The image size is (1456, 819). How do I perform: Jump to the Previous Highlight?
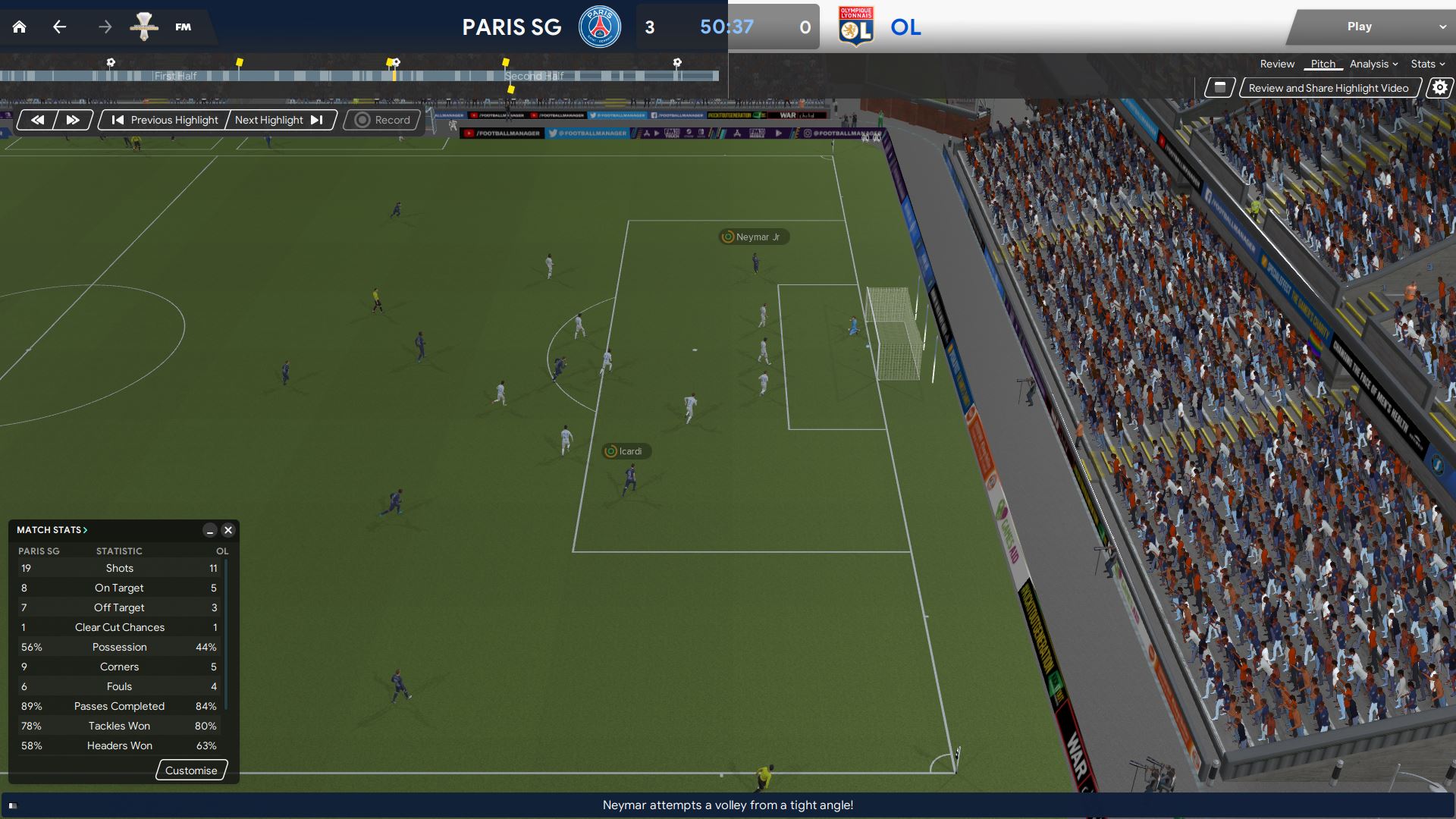click(x=165, y=120)
